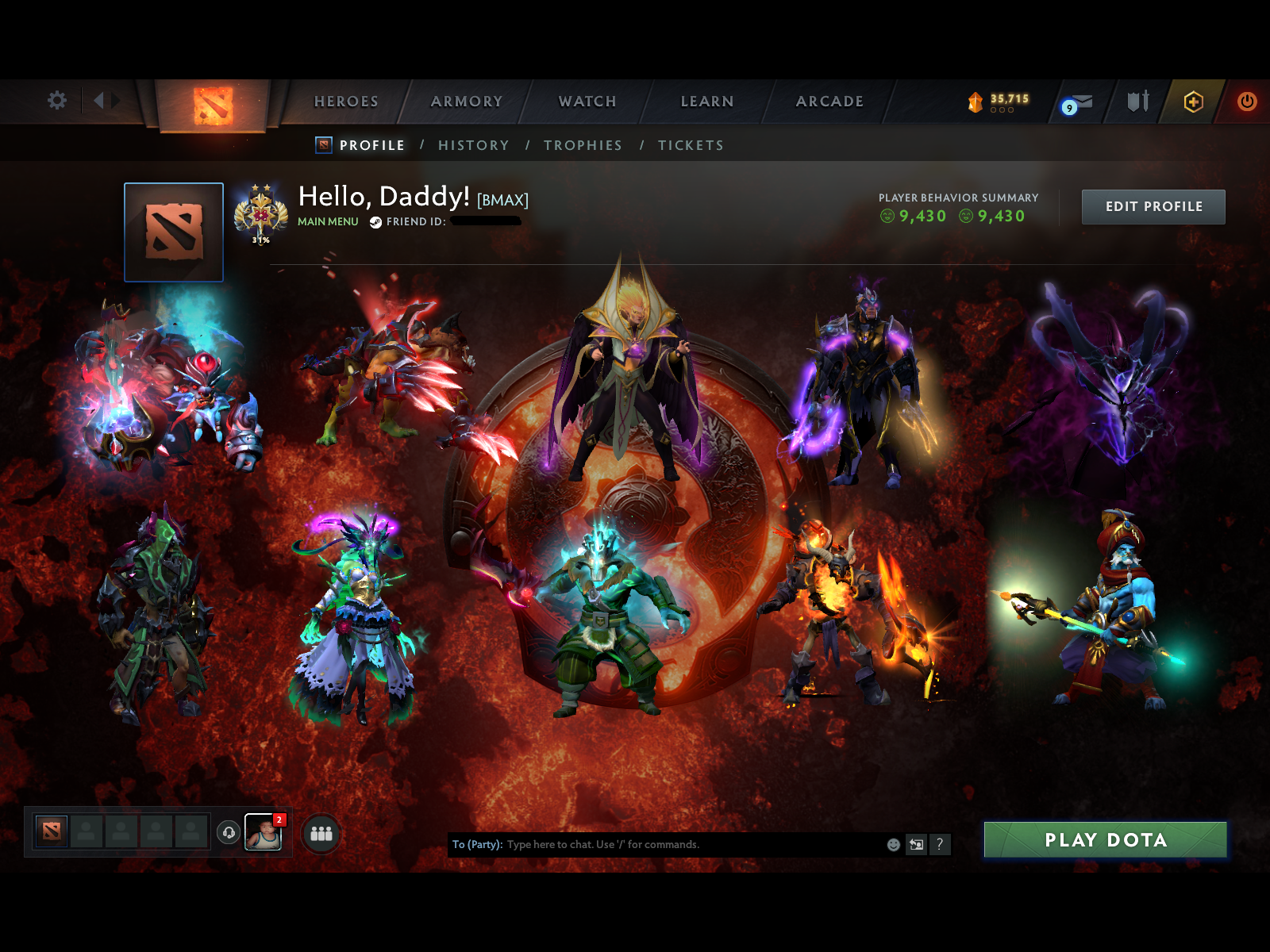Click the help question mark near chat
1270x952 pixels.
click(940, 844)
